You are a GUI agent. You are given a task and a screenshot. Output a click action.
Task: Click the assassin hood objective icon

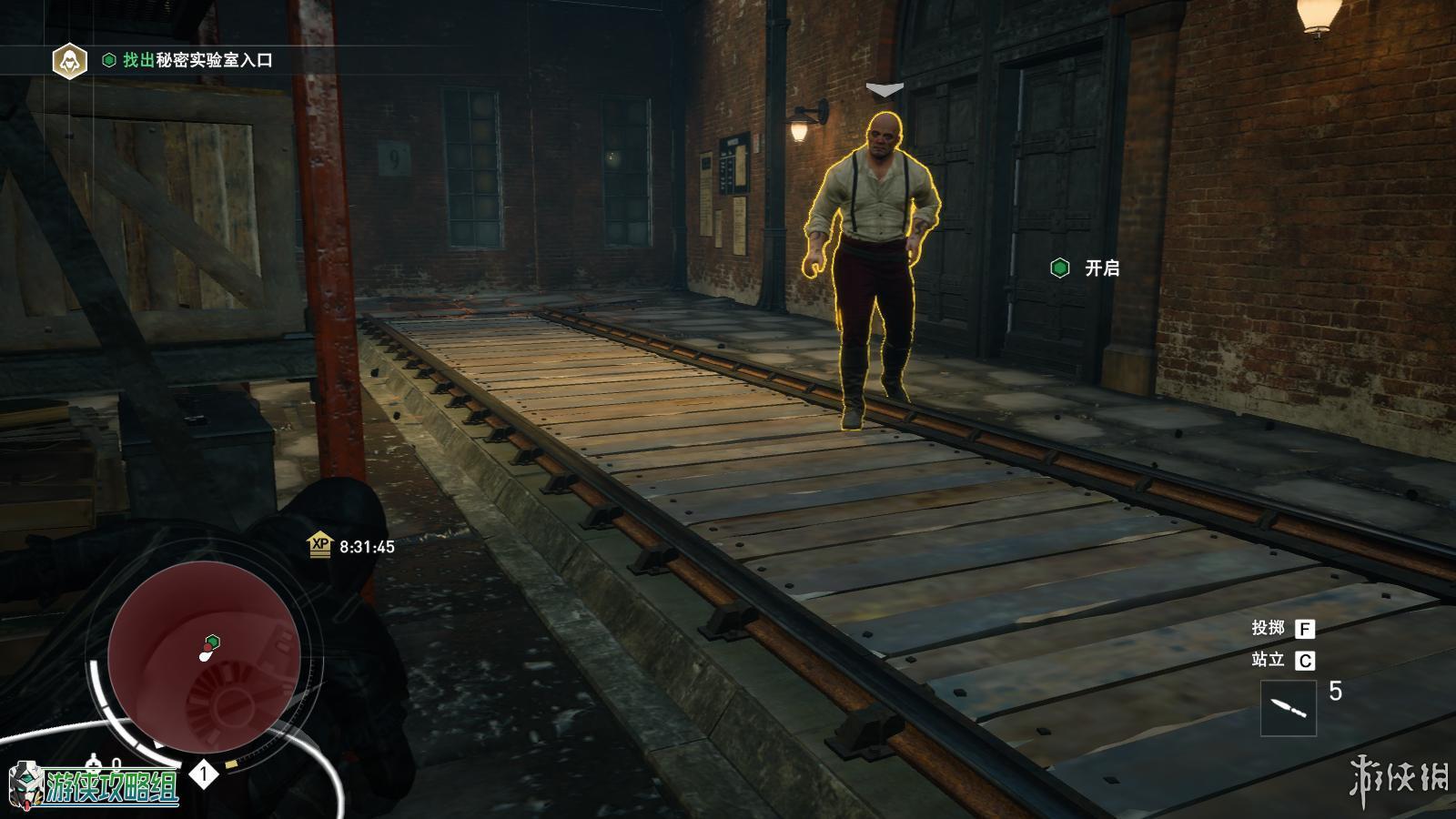coord(68,60)
